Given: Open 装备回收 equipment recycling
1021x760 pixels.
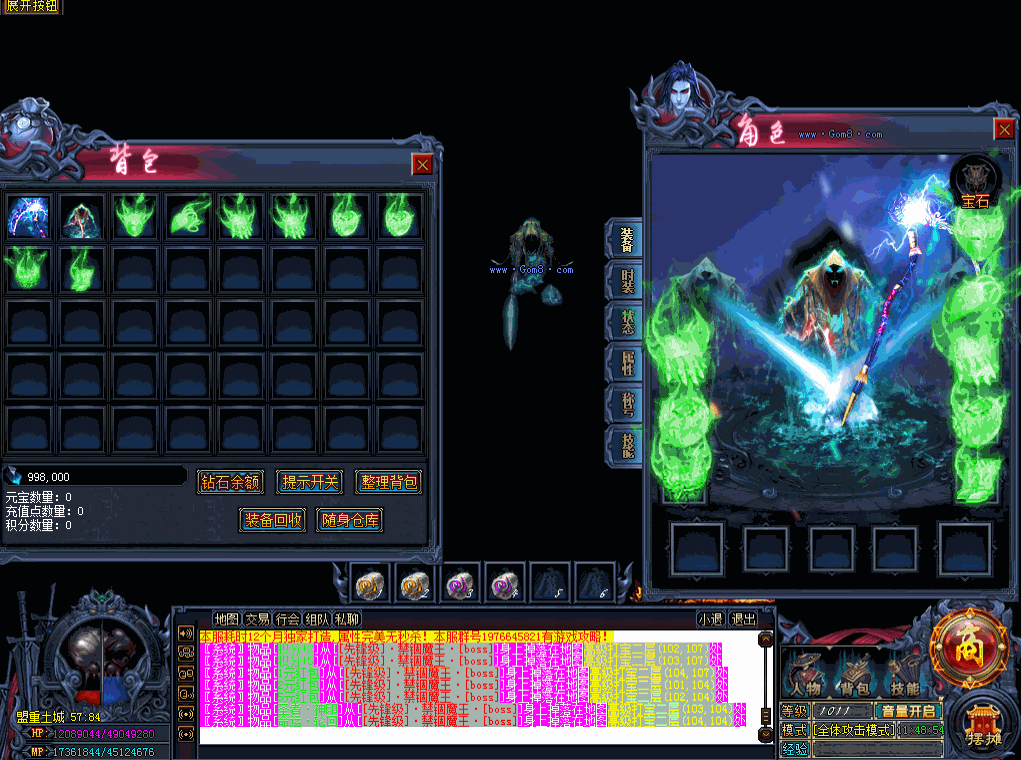Looking at the screenshot, I should [x=273, y=519].
